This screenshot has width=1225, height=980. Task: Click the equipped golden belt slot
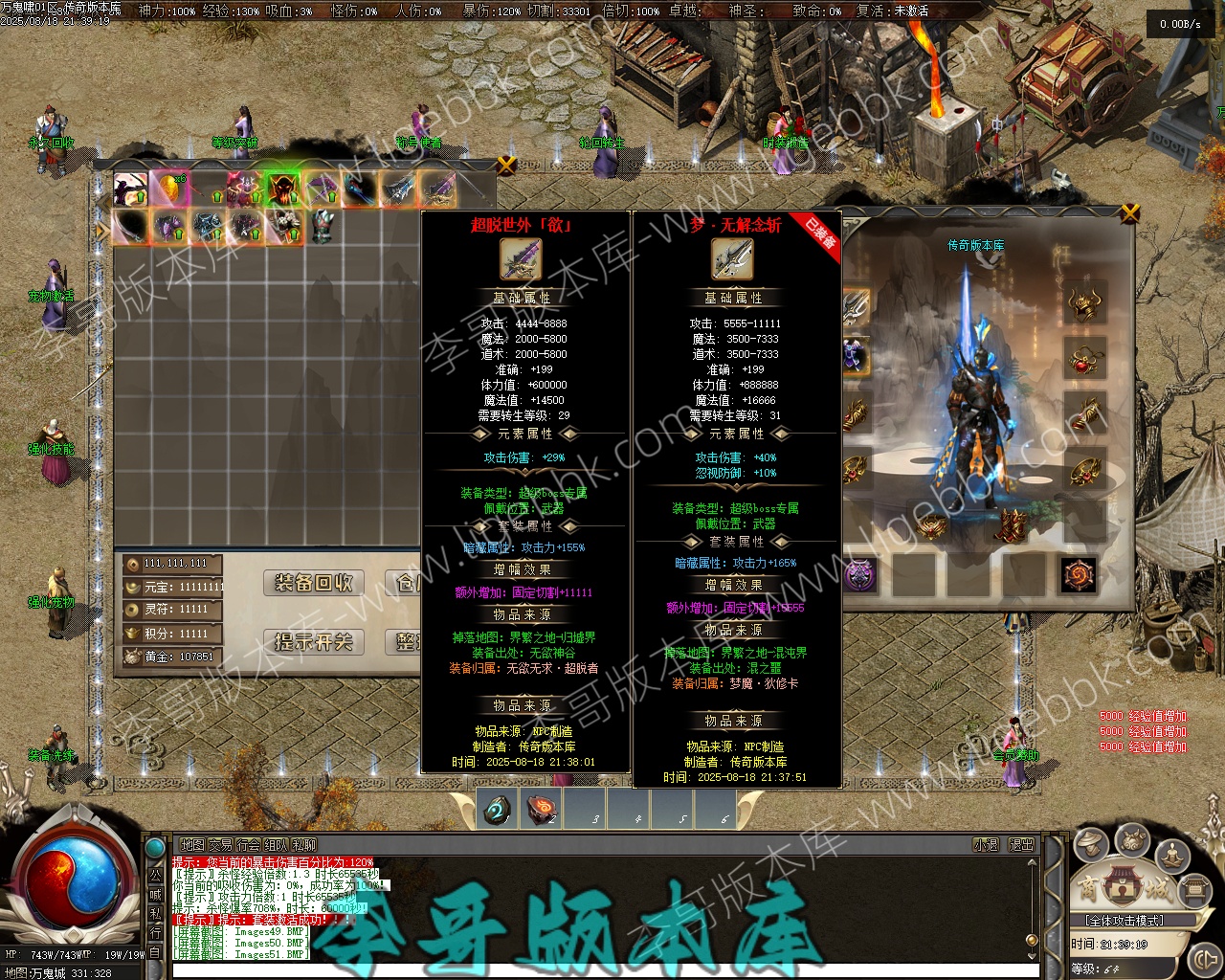[933, 524]
